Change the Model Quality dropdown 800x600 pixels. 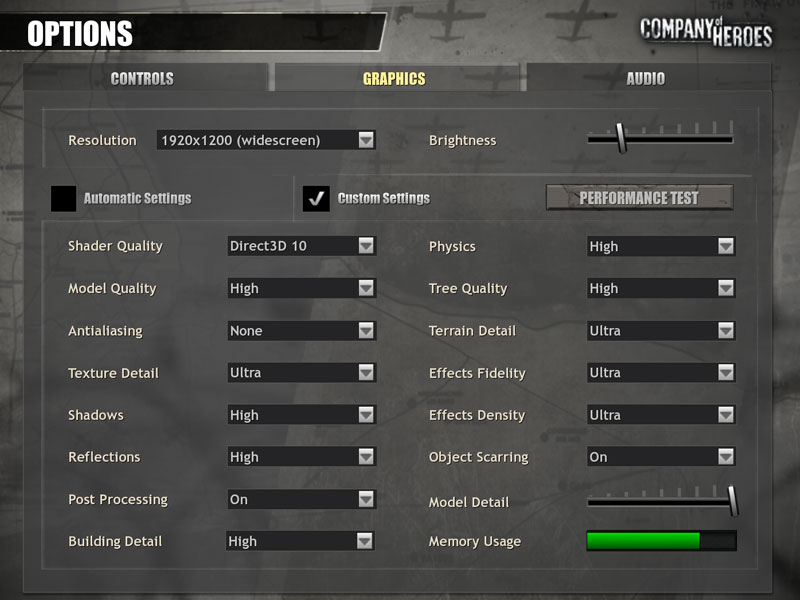click(x=302, y=288)
